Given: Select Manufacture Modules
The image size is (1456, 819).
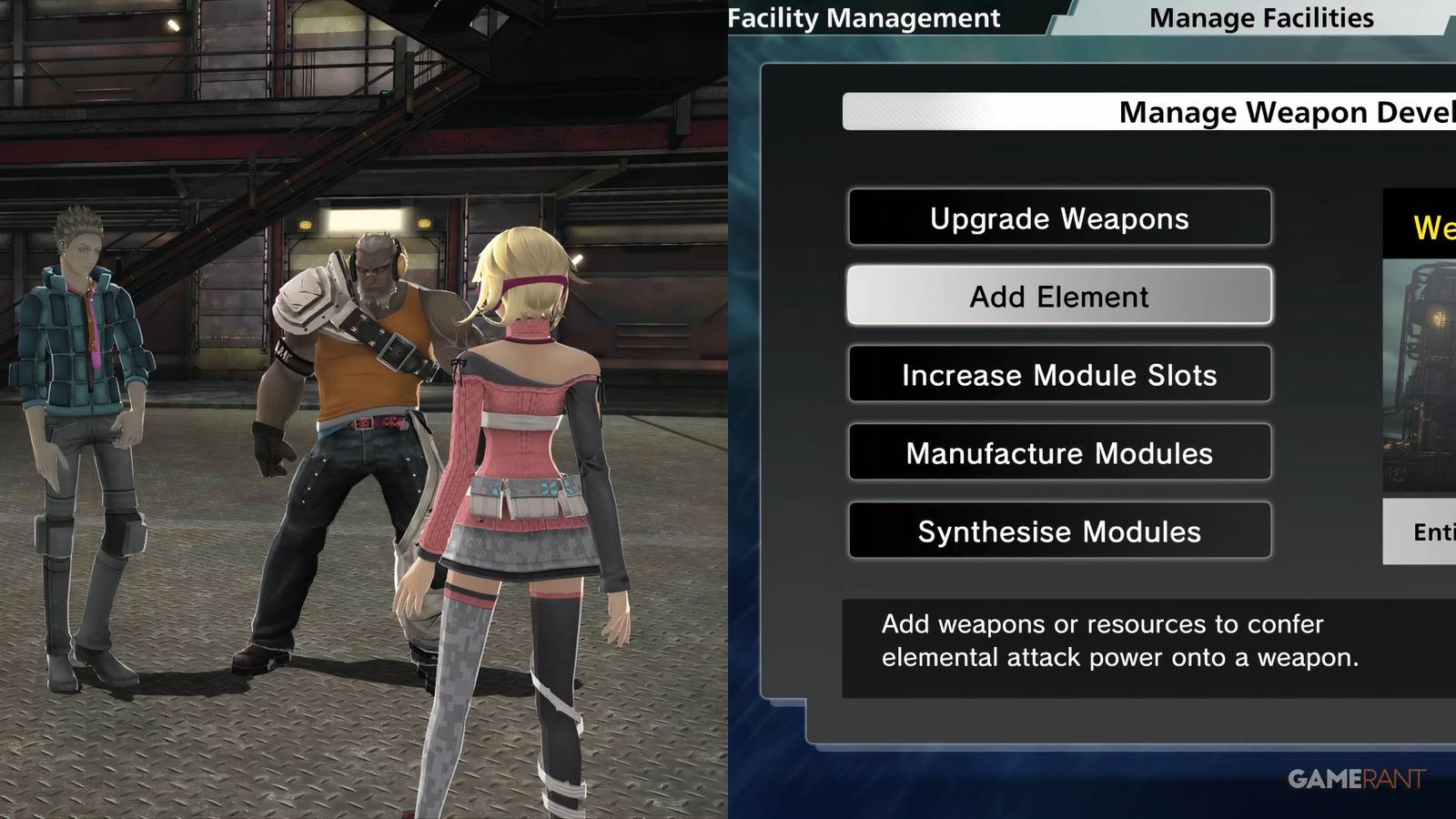Looking at the screenshot, I should (x=1058, y=452).
